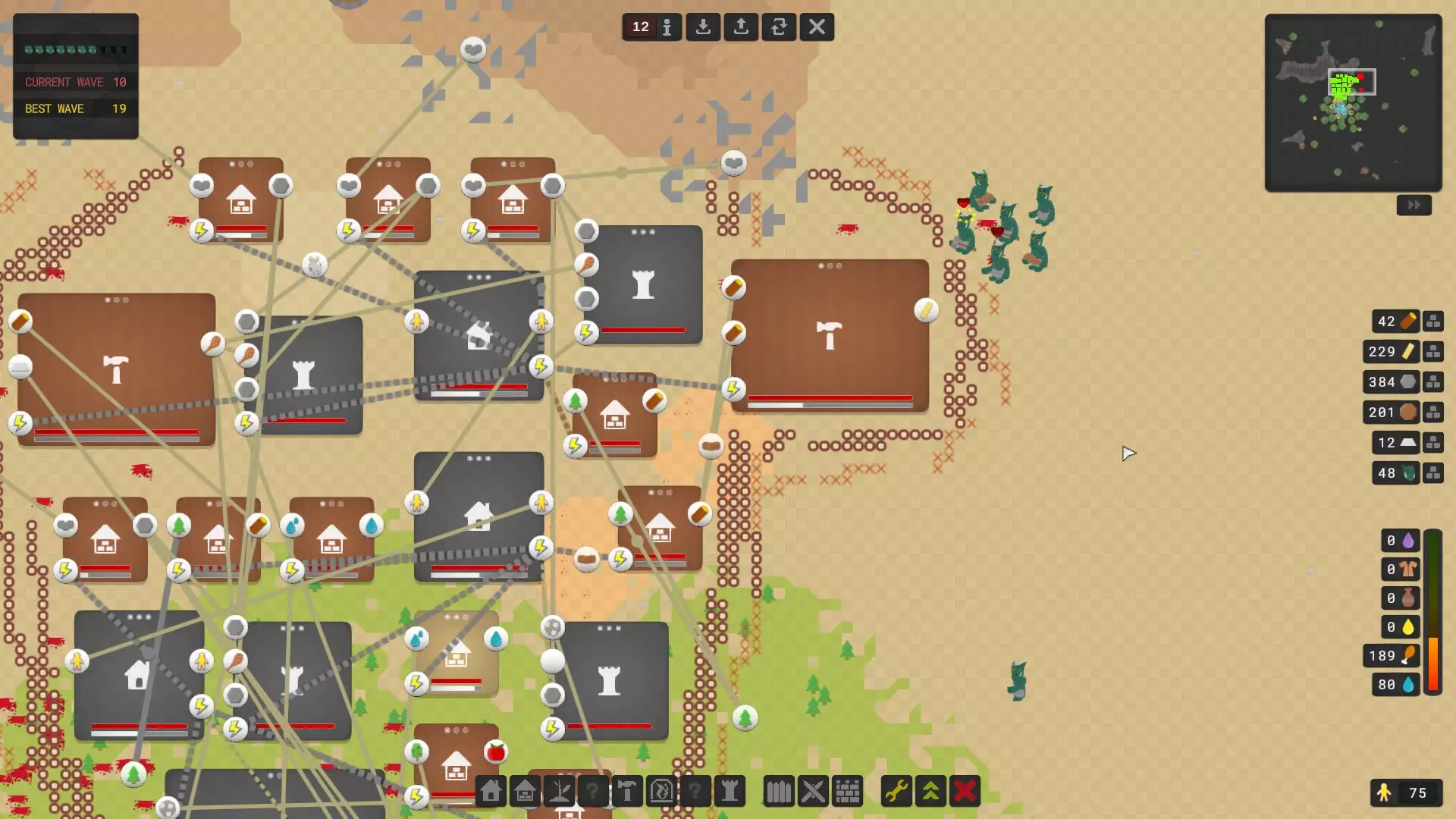Image resolution: width=1456 pixels, height=819 pixels.
Task: Choose the stone brick wall tool
Action: (x=847, y=792)
